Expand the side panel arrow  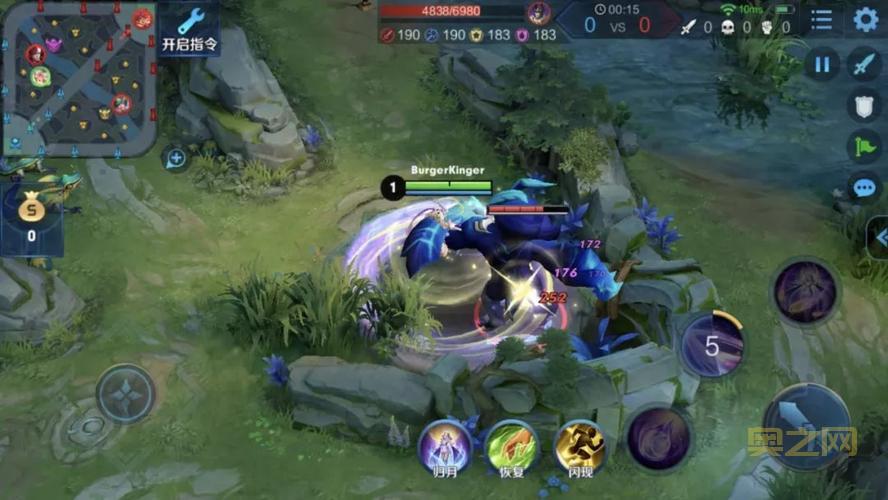click(x=880, y=237)
